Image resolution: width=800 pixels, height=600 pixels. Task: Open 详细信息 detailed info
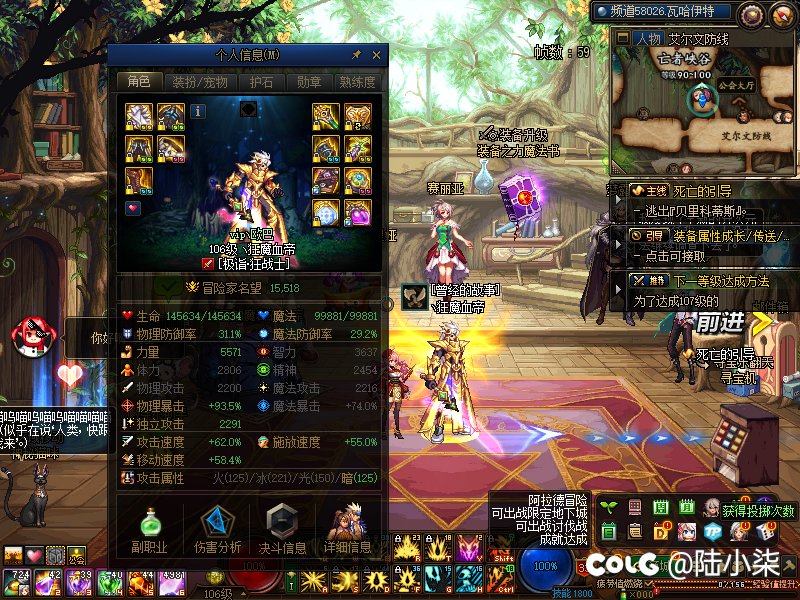pos(346,530)
